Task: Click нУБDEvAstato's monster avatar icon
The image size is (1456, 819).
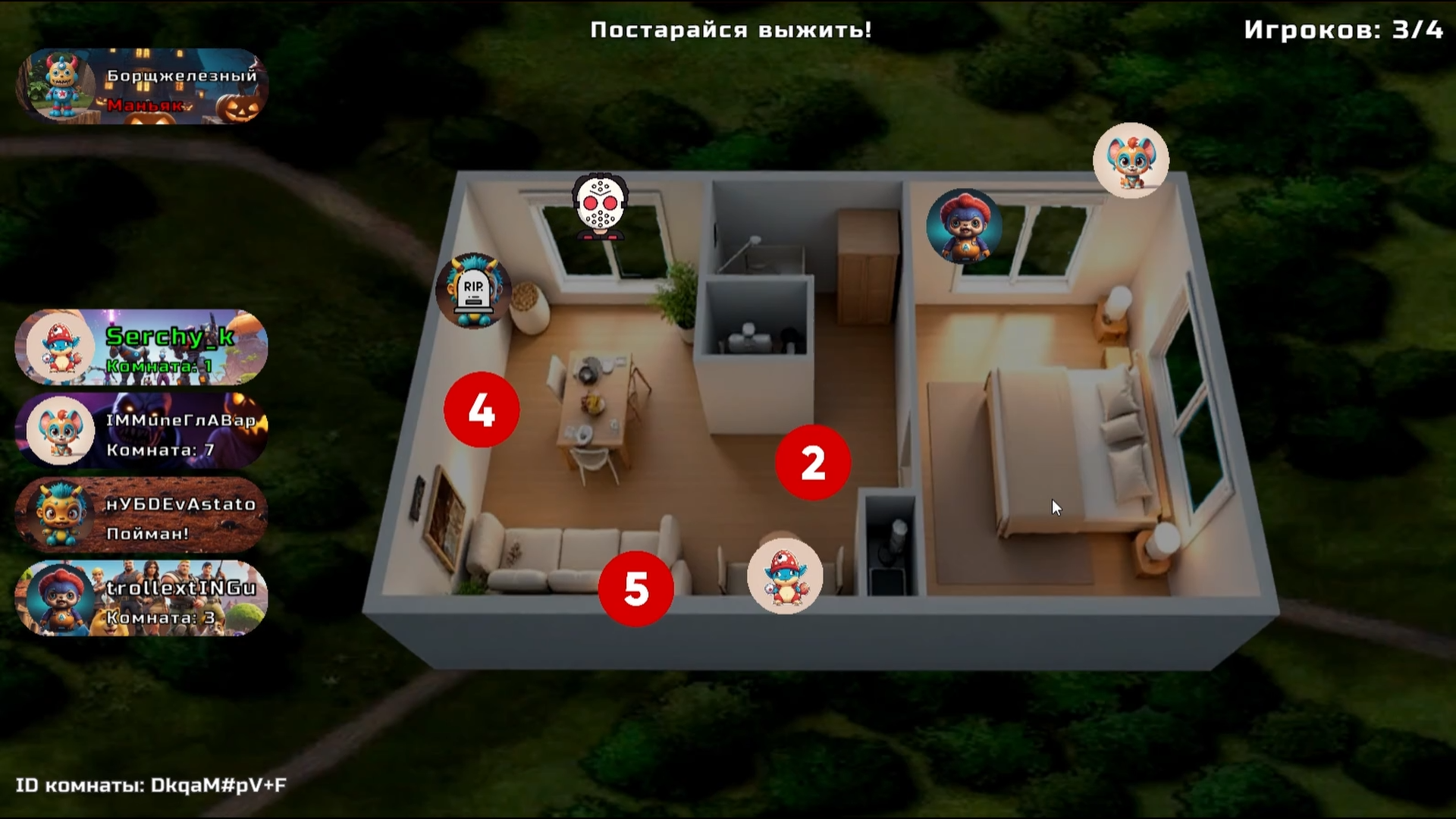Action: 59,515
